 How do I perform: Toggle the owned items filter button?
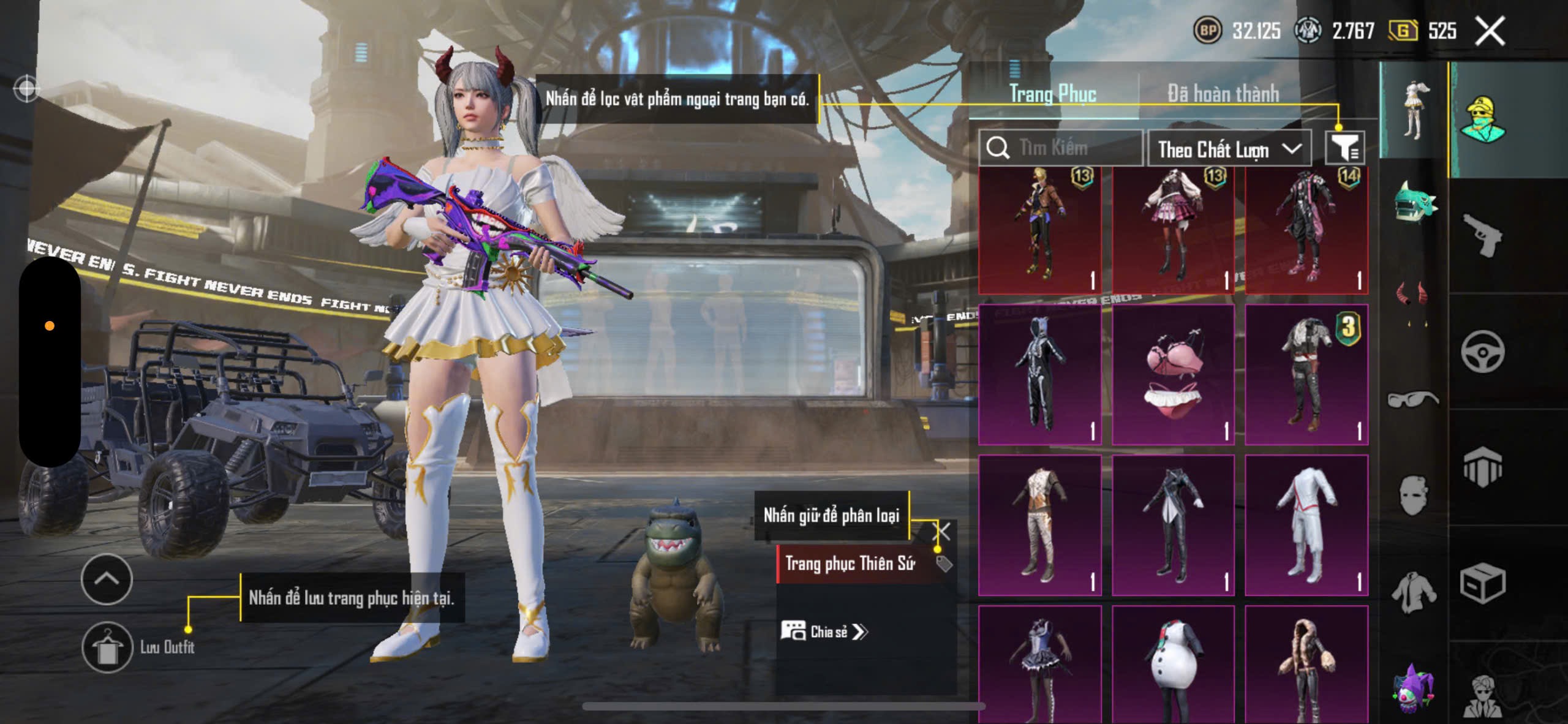[1344, 148]
